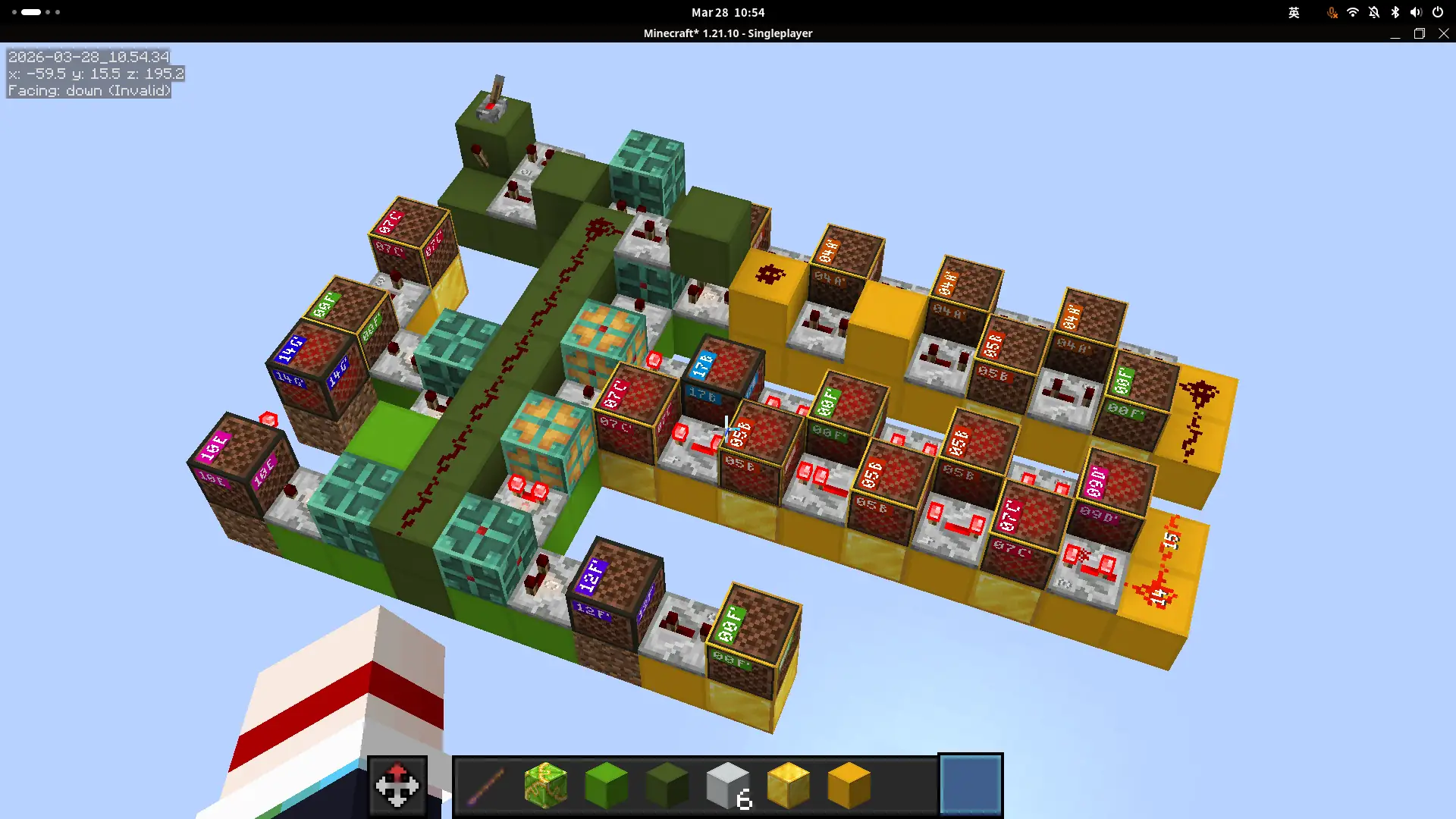The height and width of the screenshot is (819, 1456).
Task: Unmute the microphone in the system tray
Action: 1332,12
